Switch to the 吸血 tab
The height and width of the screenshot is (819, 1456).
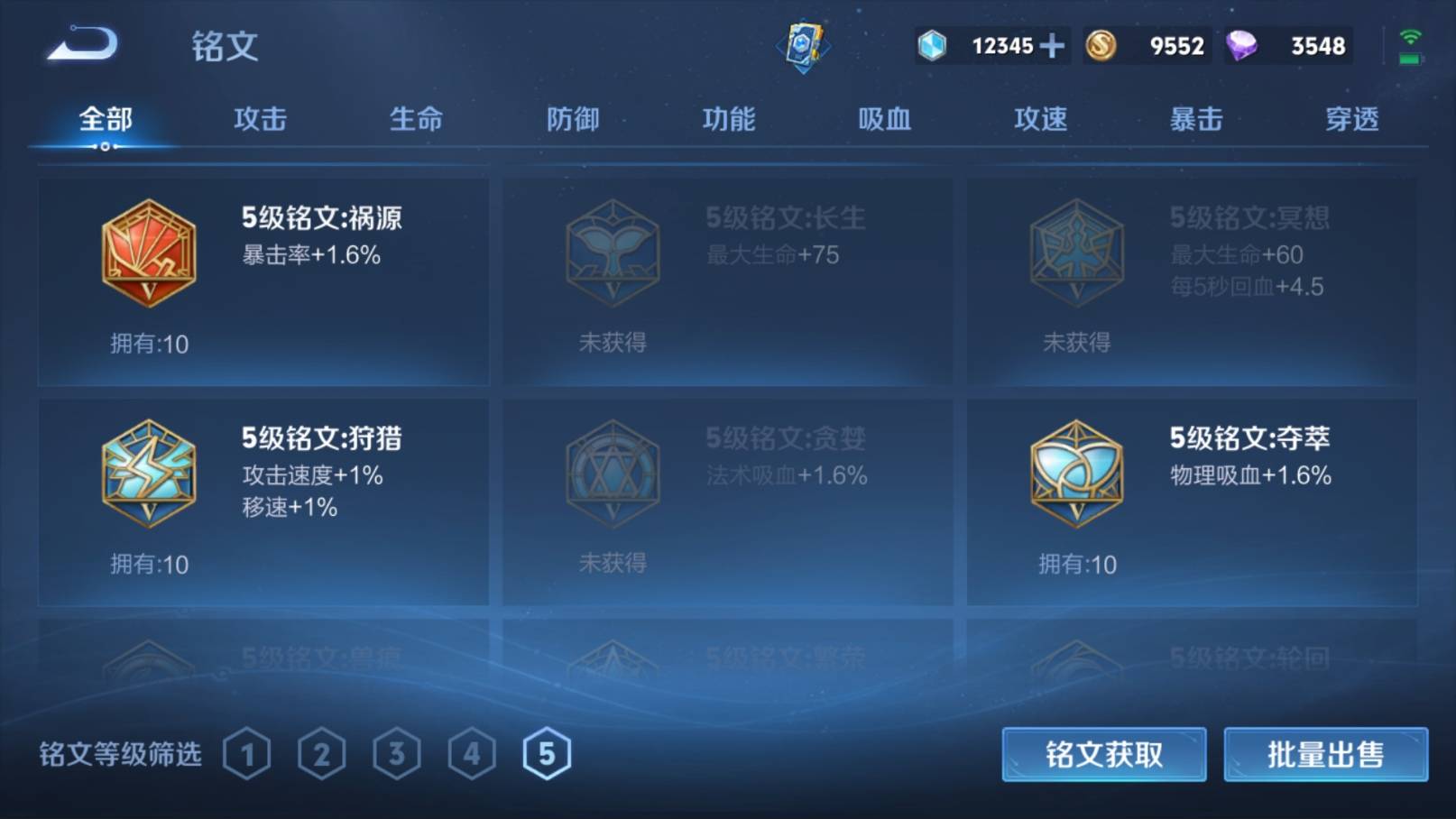click(x=884, y=119)
